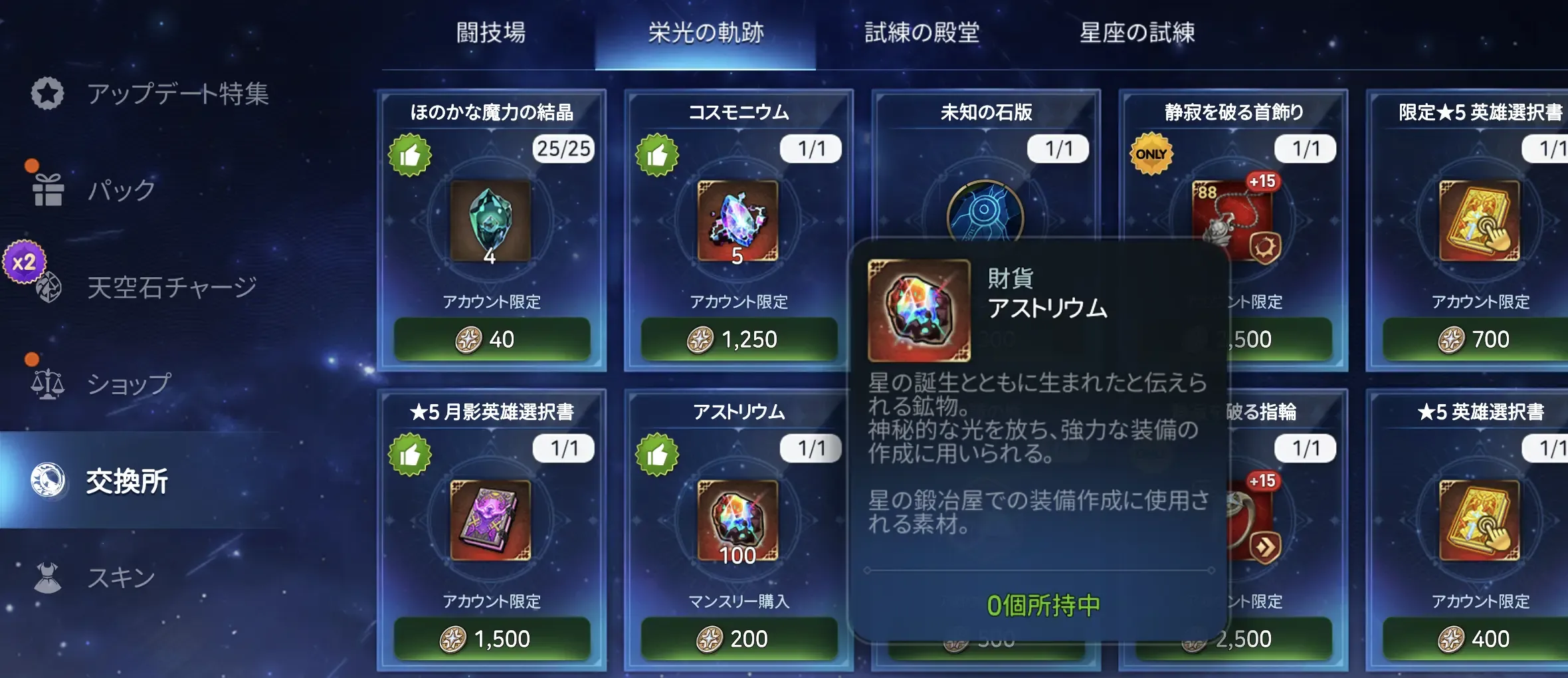Toggle the thumbs-up badge on ★5 月影英雄選択書
Image resolution: width=1568 pixels, height=678 pixels.
point(413,454)
